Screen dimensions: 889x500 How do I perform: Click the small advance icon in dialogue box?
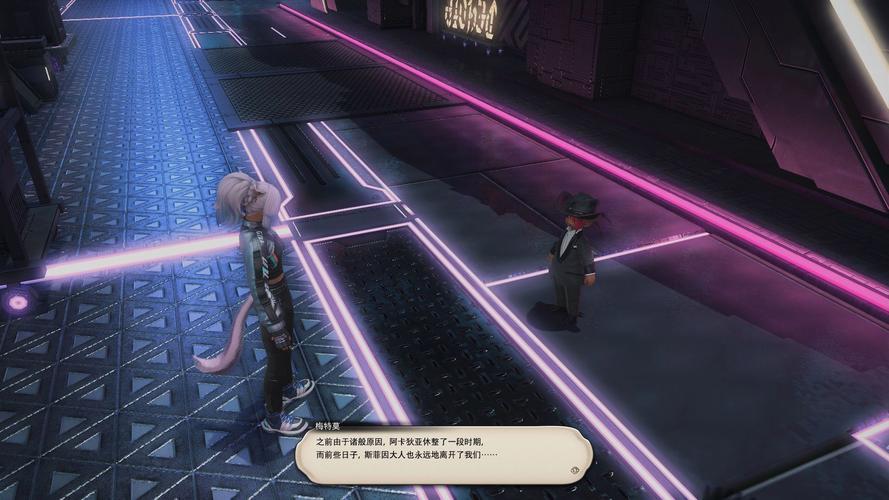575,468
